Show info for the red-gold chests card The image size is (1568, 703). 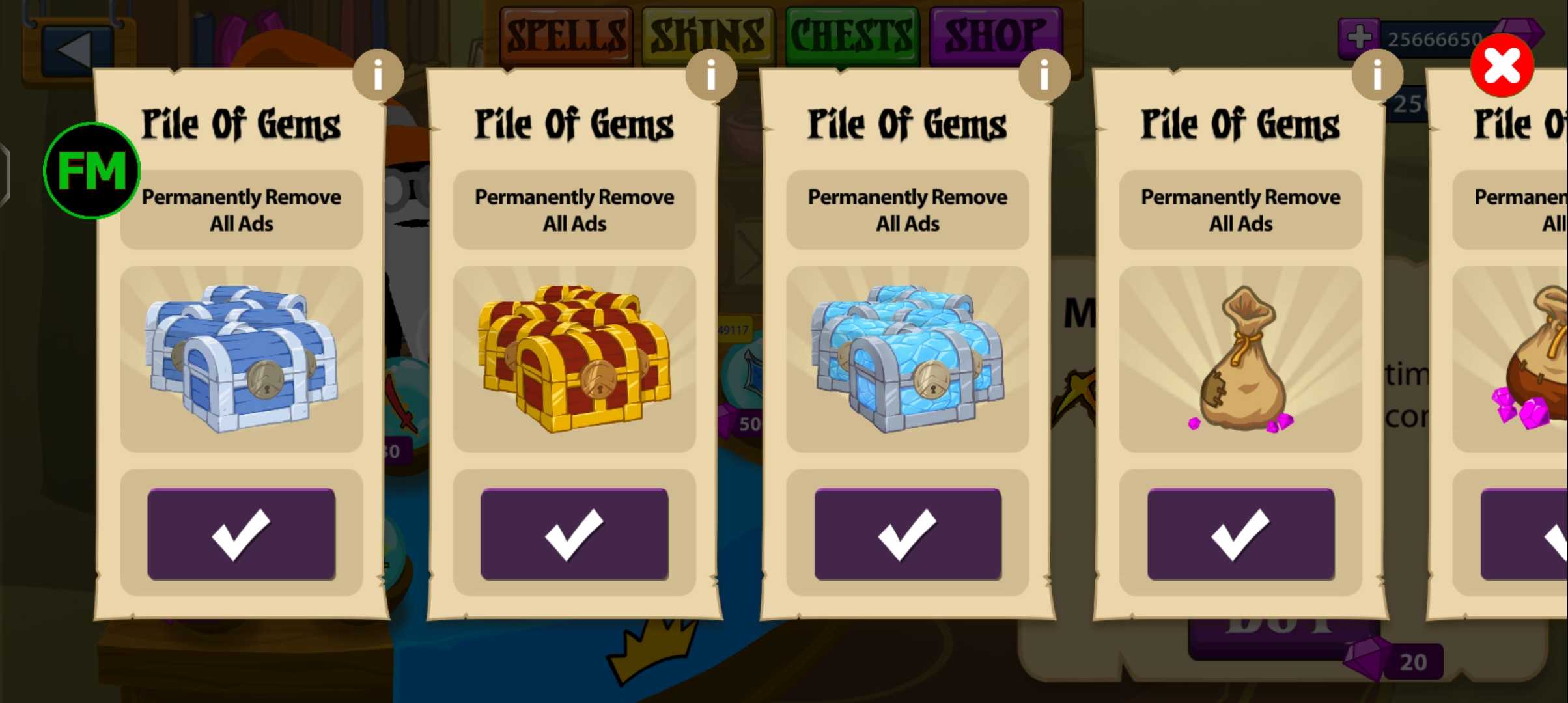[x=711, y=76]
